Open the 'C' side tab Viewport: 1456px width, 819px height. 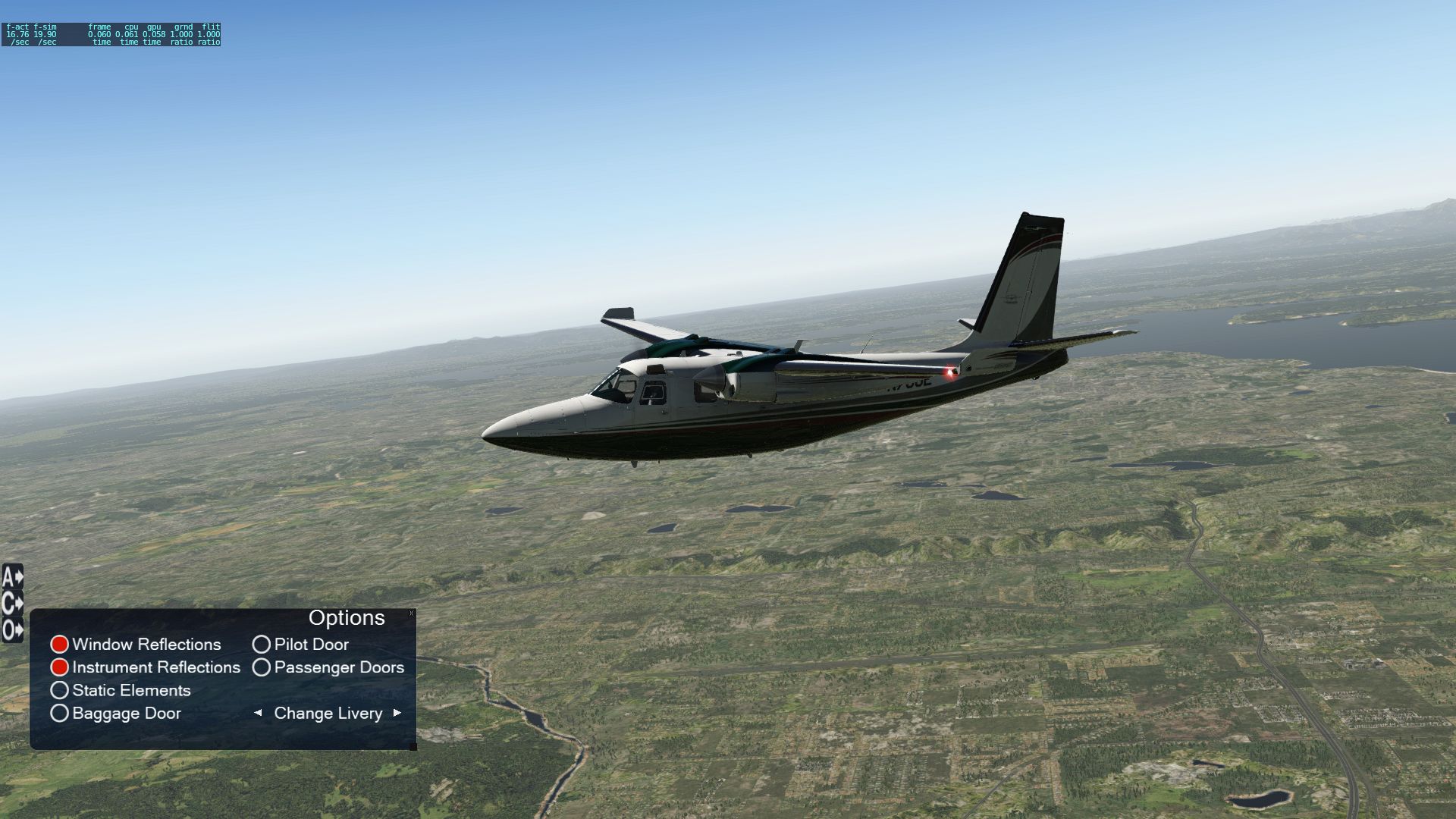click(x=12, y=604)
